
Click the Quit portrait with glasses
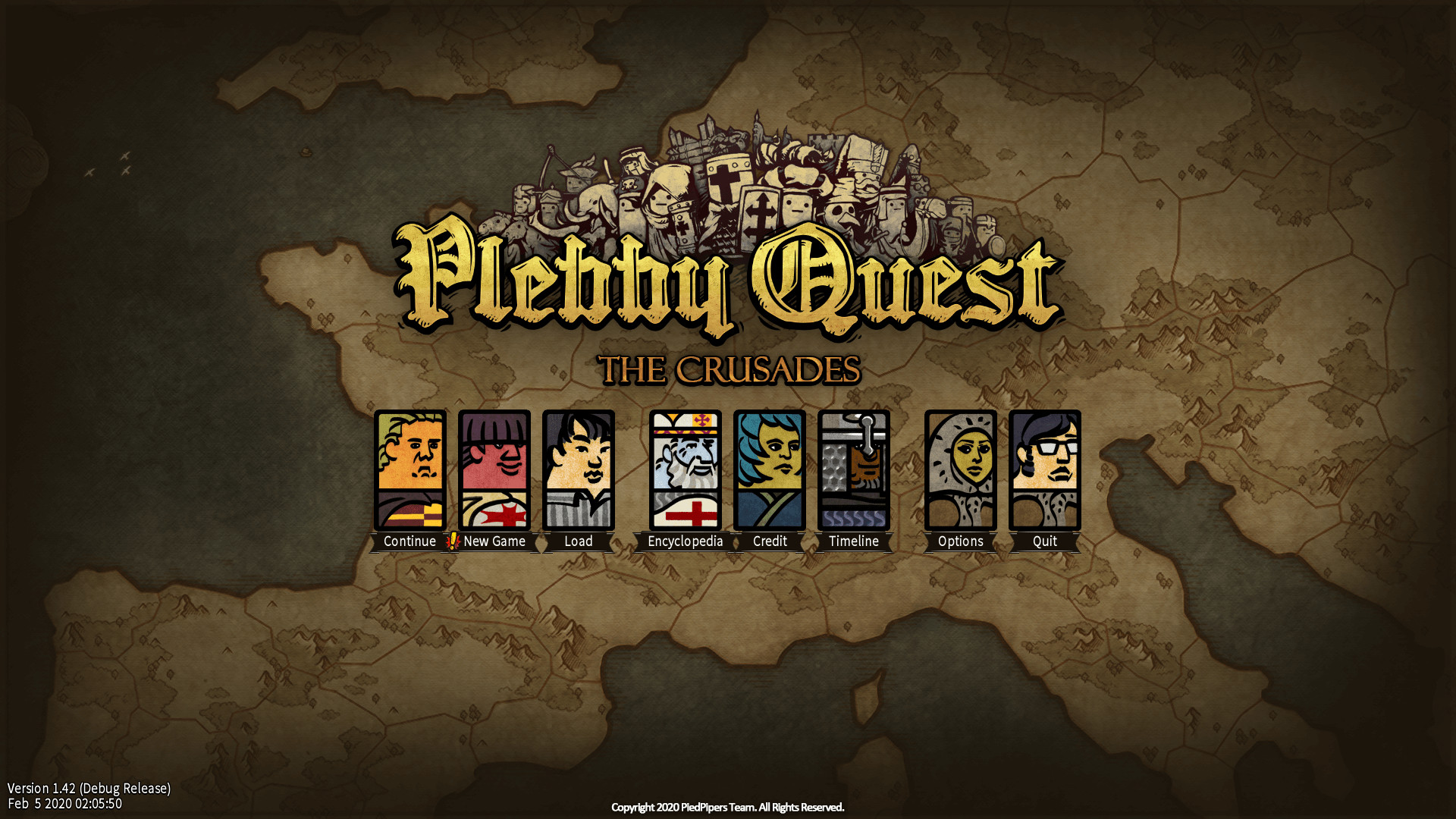tap(1045, 470)
